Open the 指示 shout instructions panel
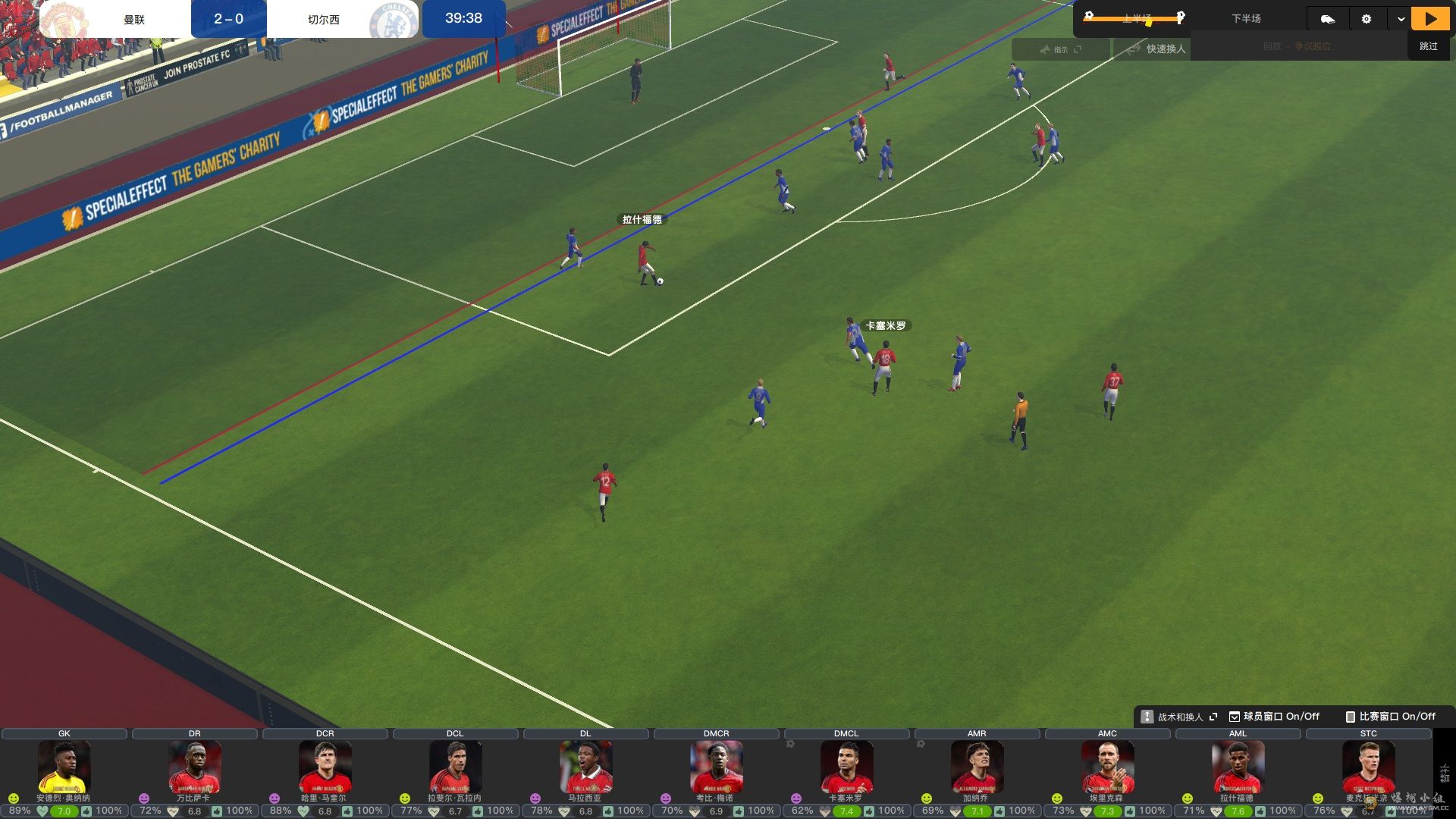 [1060, 49]
